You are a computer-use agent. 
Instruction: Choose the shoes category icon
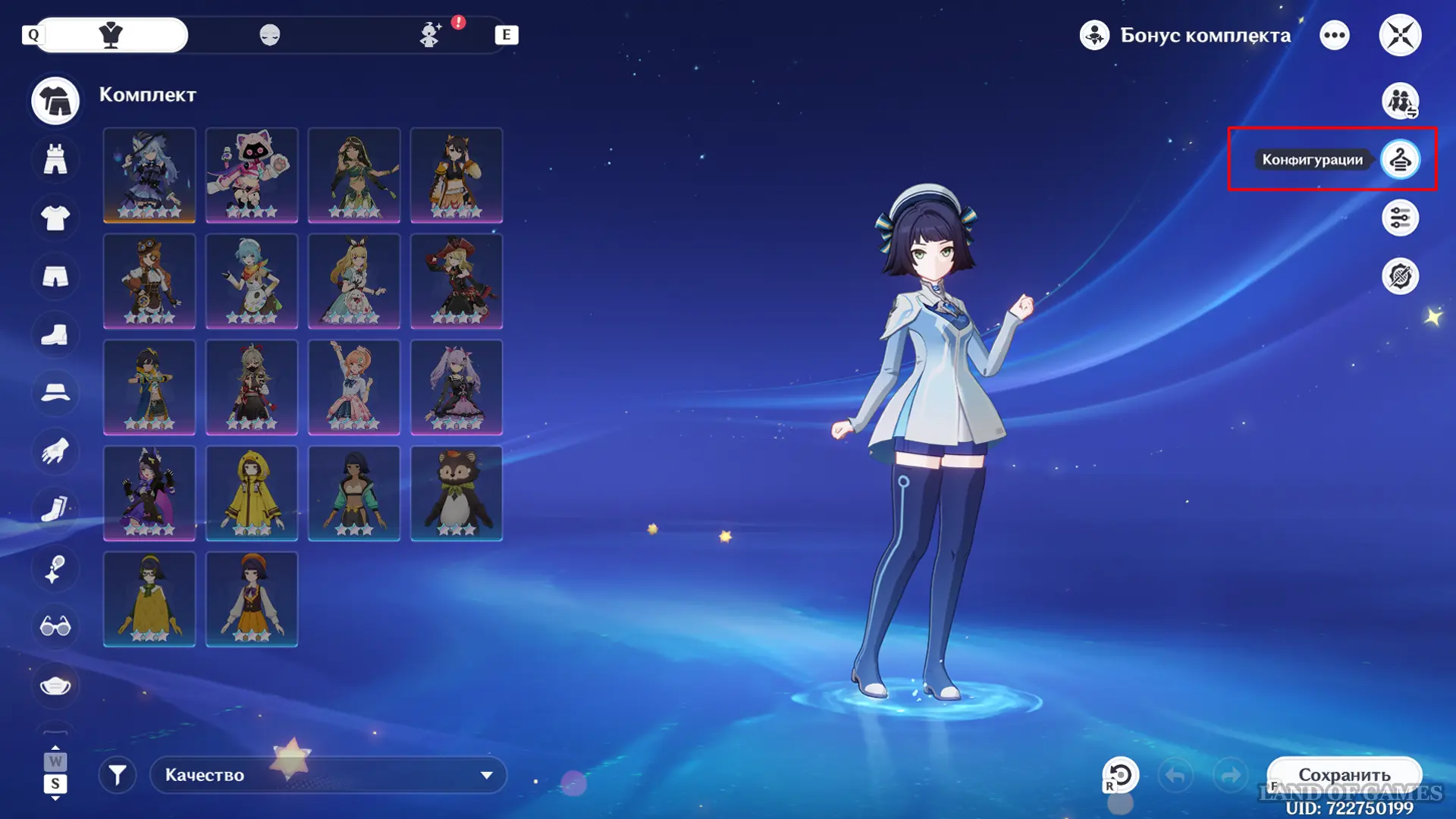(x=55, y=335)
